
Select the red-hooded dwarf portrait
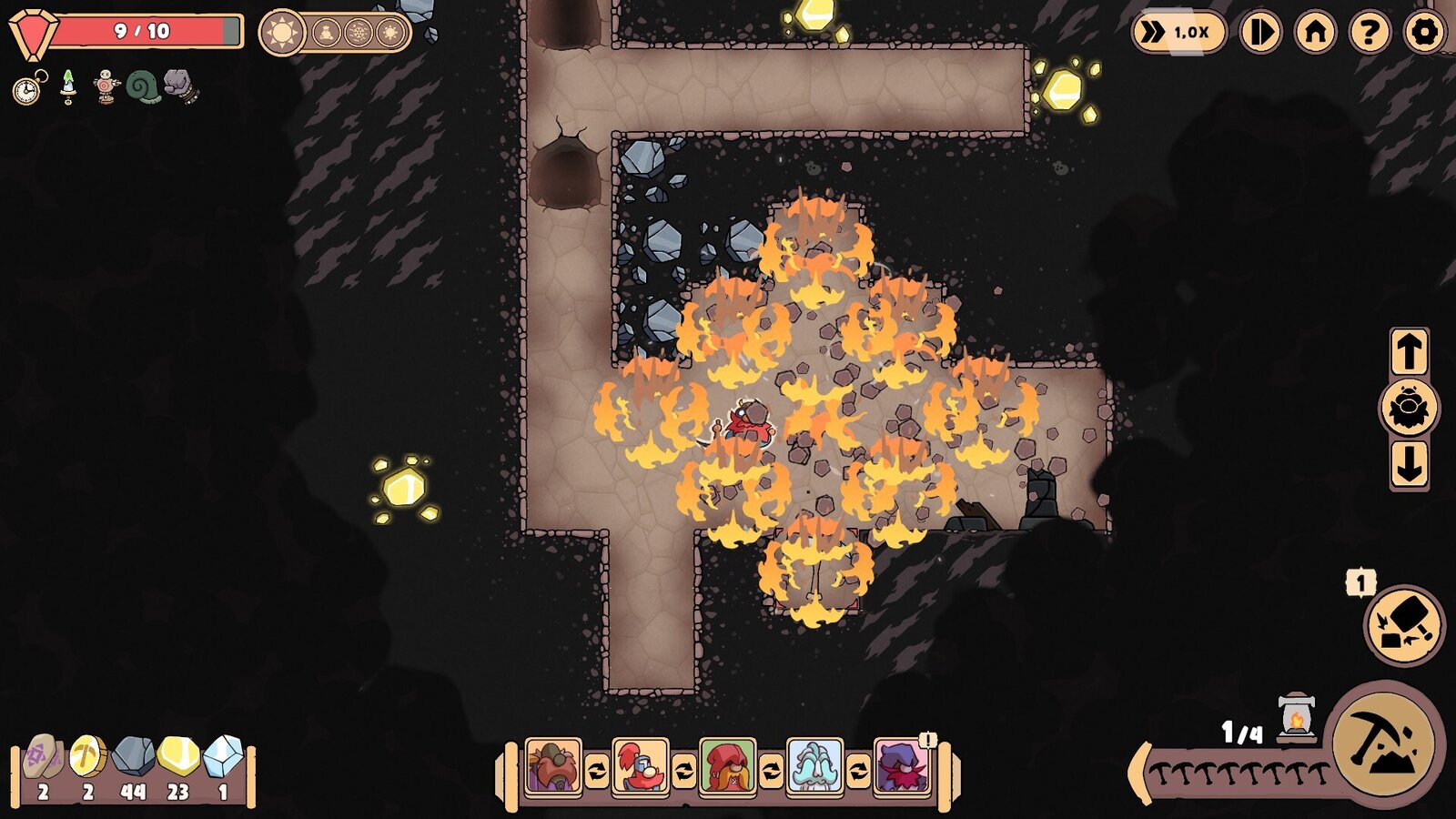[726, 764]
